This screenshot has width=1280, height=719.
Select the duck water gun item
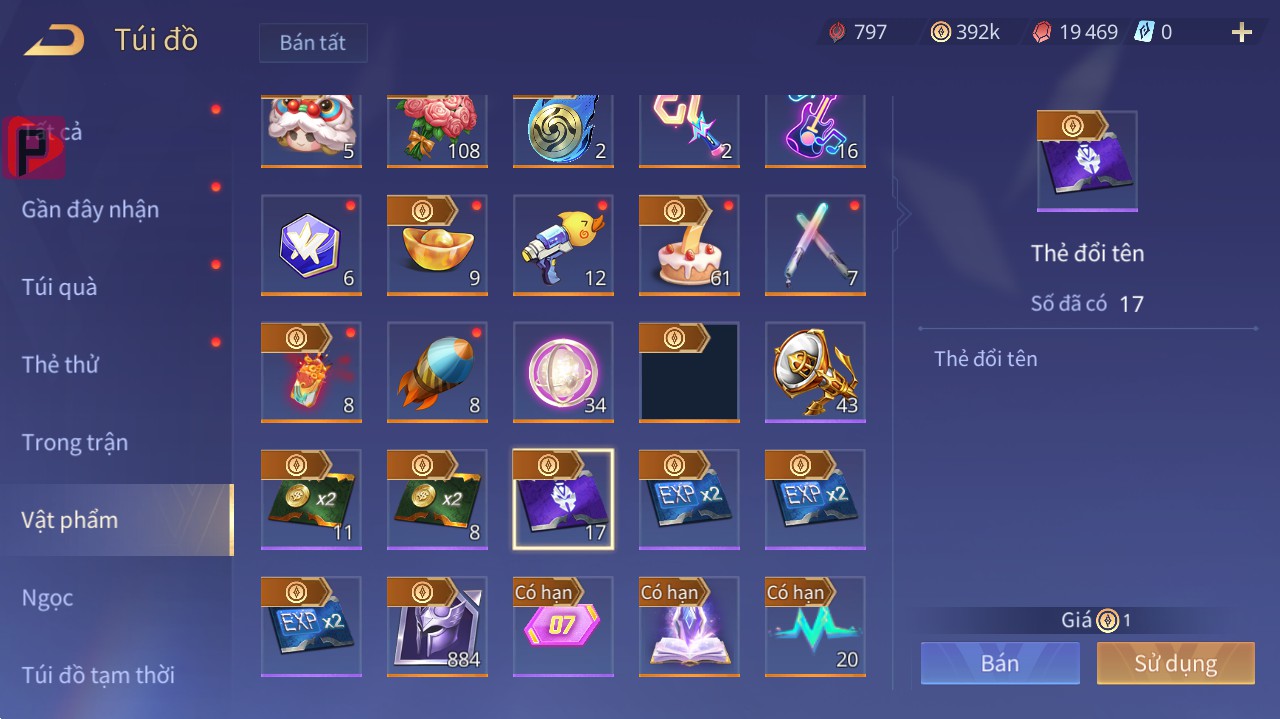[563, 245]
